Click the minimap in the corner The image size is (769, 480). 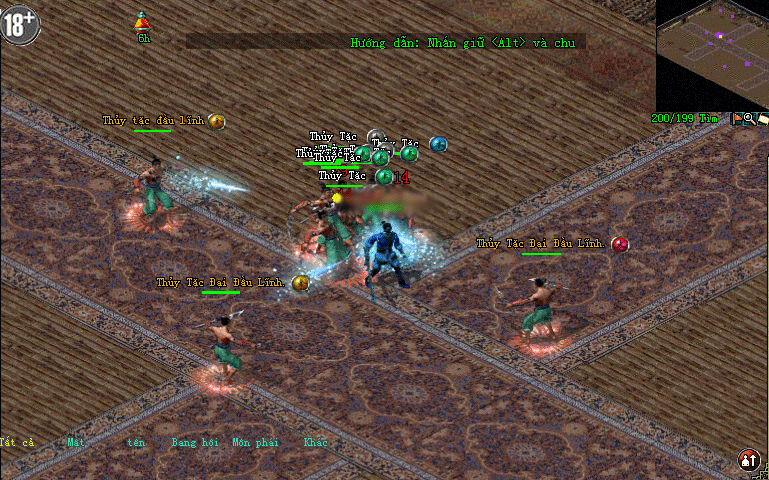pos(712,55)
